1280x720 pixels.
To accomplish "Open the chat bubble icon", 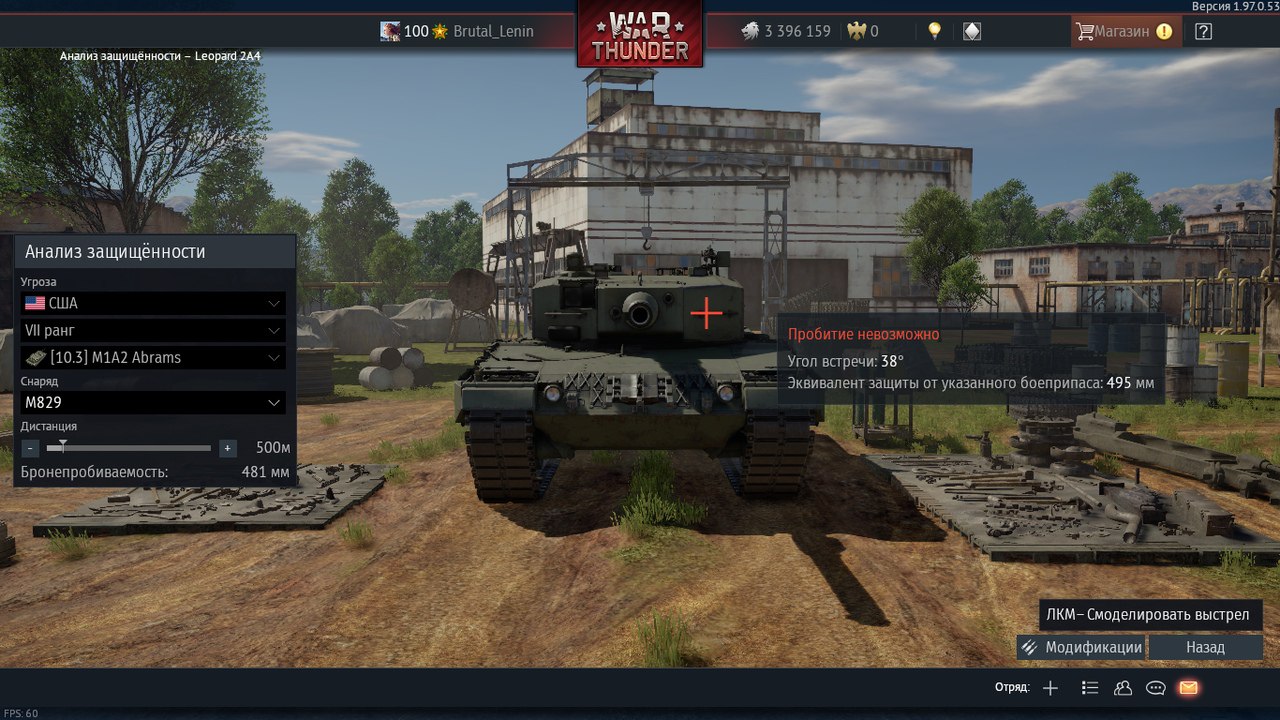I will coord(1156,687).
